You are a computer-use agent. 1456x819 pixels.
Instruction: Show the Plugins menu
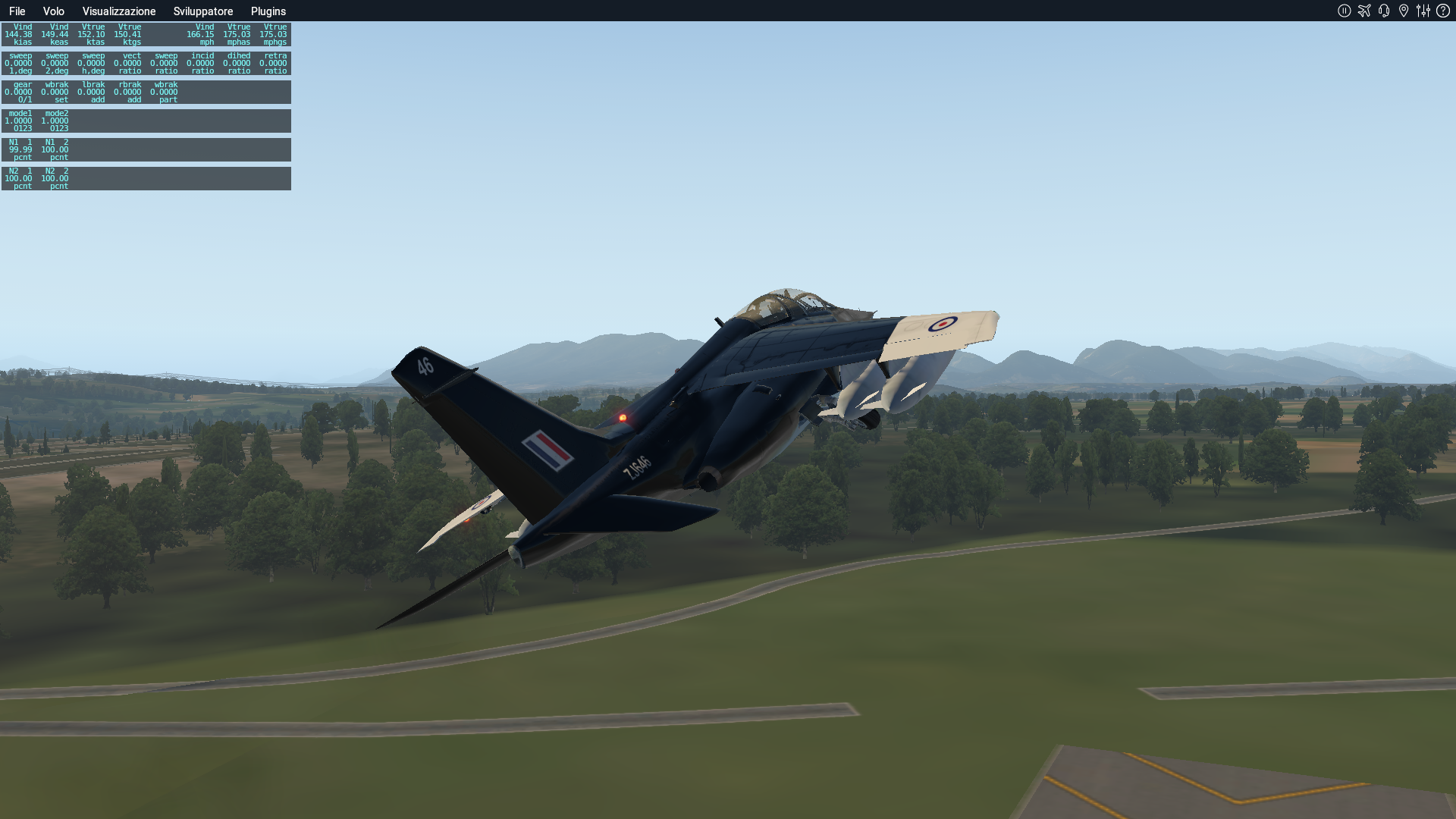click(x=268, y=11)
